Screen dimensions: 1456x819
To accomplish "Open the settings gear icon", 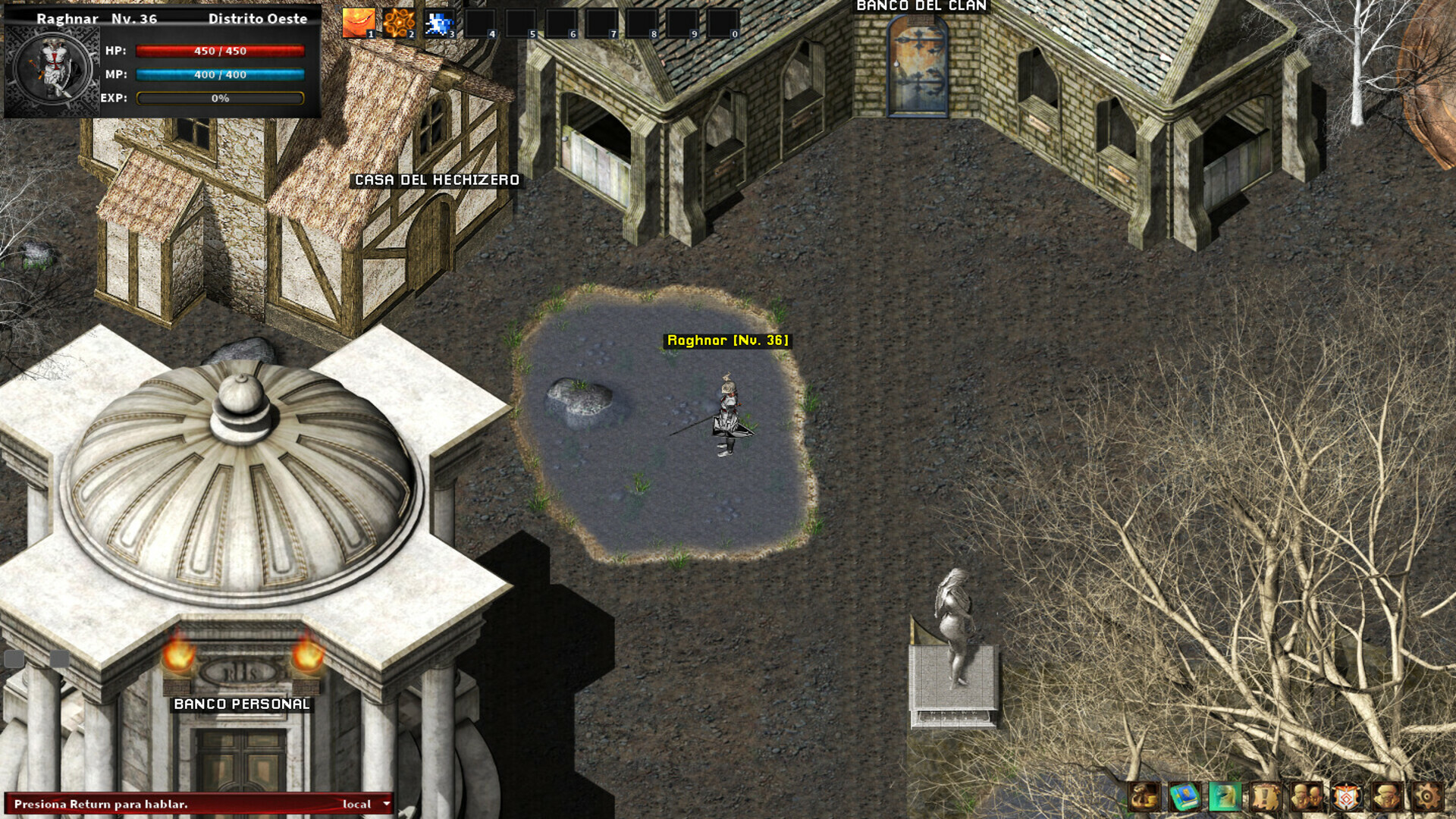I will click(x=1429, y=797).
